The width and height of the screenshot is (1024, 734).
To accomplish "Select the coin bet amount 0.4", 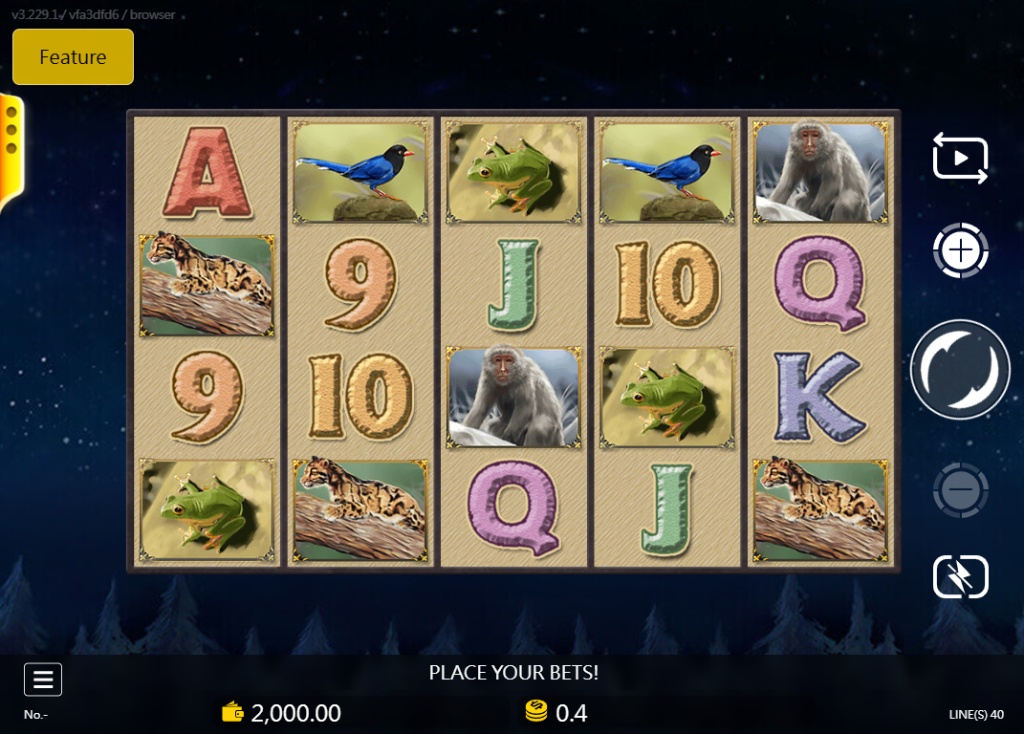I will [x=557, y=713].
